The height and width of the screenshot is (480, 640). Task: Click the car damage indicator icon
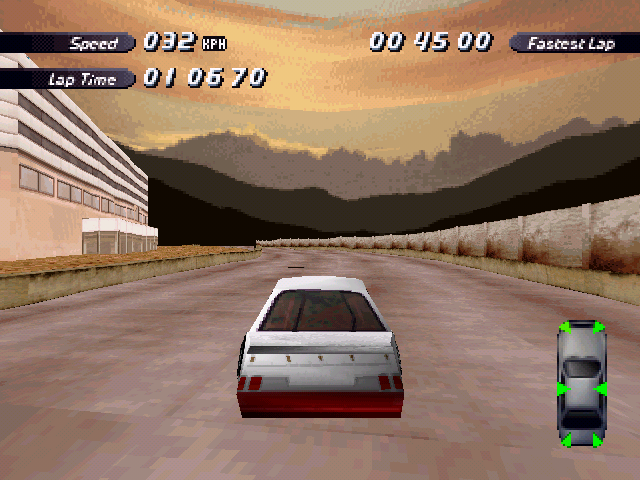click(581, 383)
